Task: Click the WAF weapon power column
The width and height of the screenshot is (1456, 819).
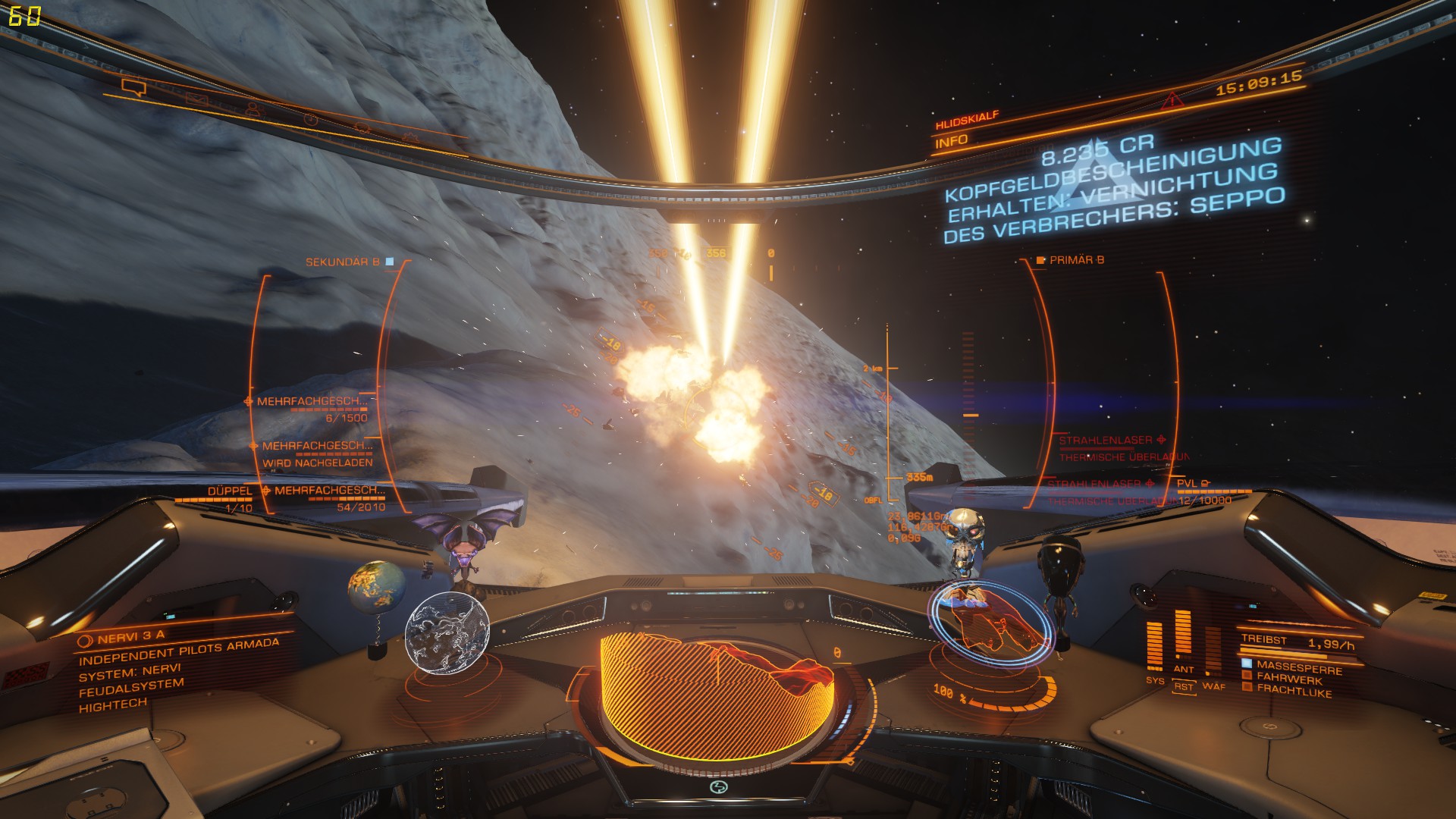Action: 1212,651
